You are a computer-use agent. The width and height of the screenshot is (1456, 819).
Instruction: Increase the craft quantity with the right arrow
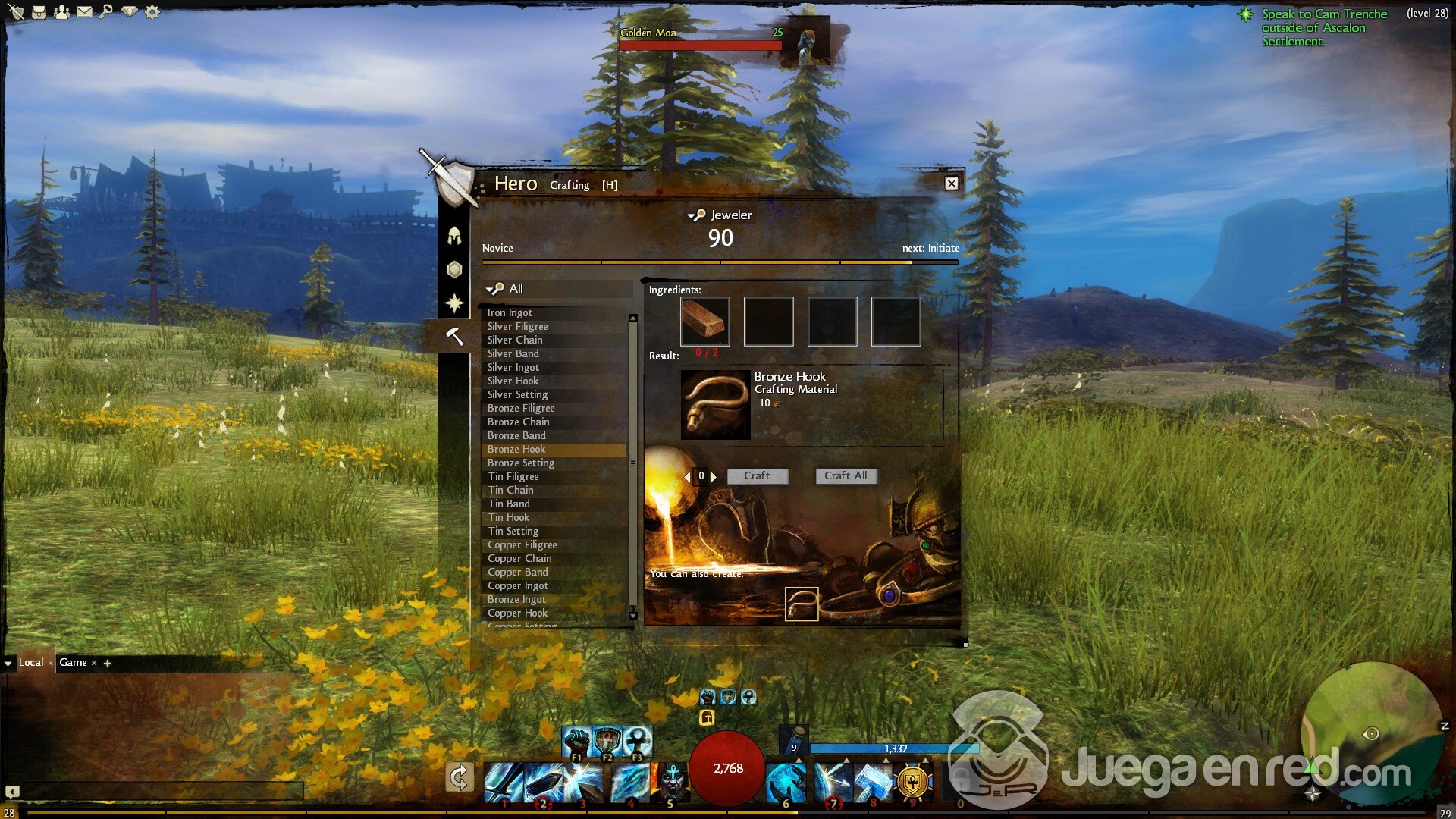[x=713, y=476]
